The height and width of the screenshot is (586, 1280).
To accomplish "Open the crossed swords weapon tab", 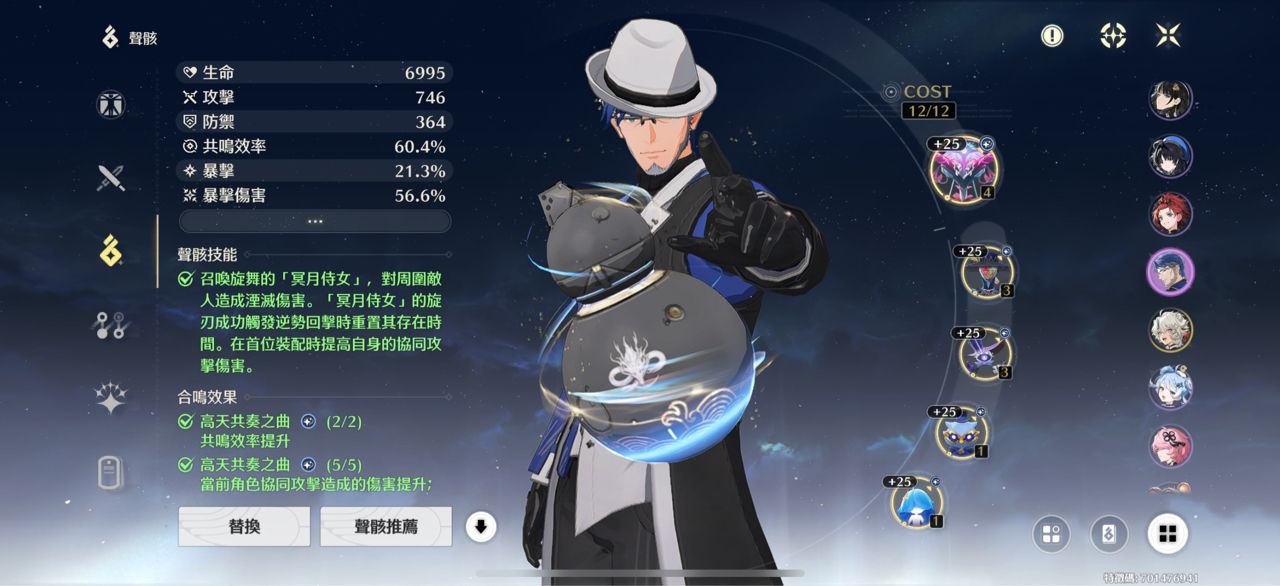I will tap(111, 178).
